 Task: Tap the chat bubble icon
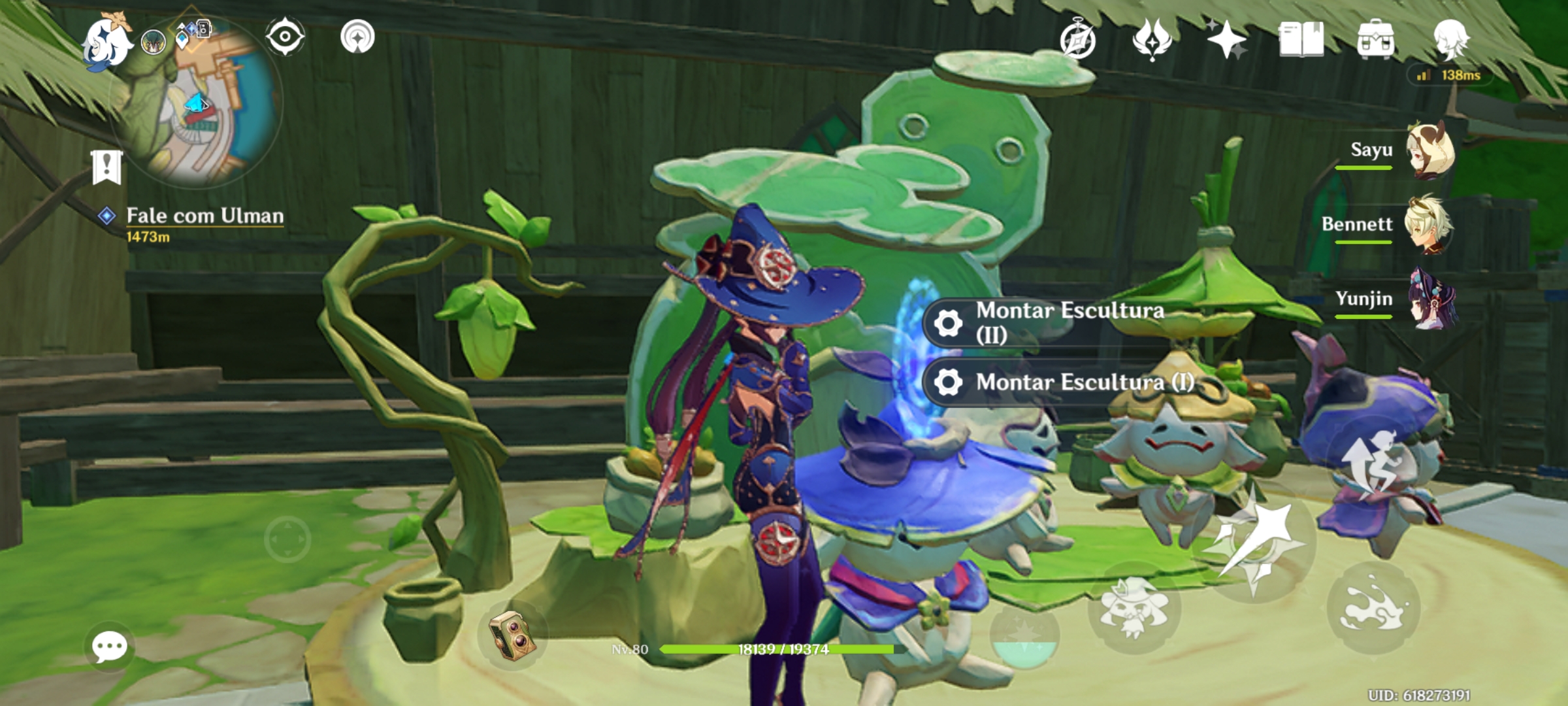(110, 647)
